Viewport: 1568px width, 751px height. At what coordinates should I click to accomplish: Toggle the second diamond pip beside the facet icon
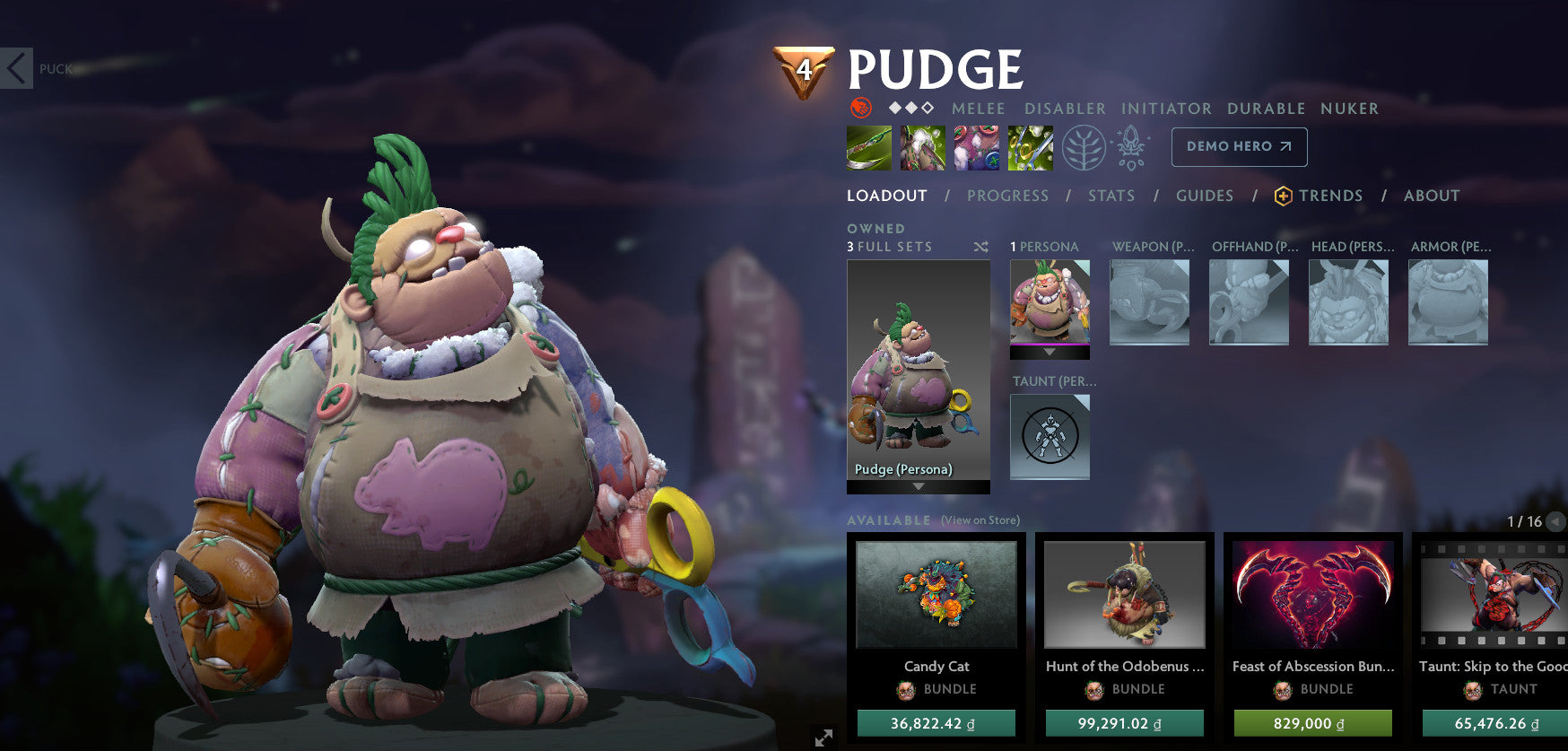(x=910, y=108)
